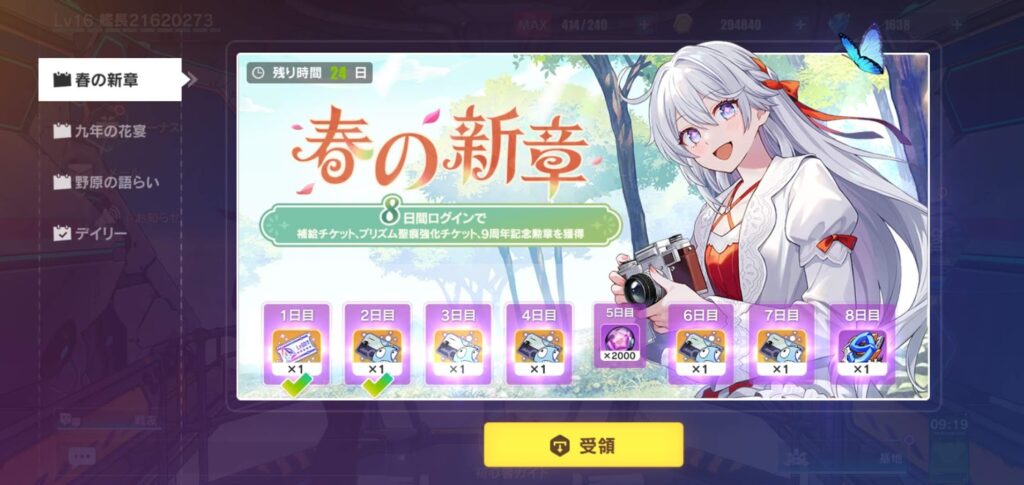View the 3日目 reward item
The image size is (1024, 485).
tap(458, 345)
